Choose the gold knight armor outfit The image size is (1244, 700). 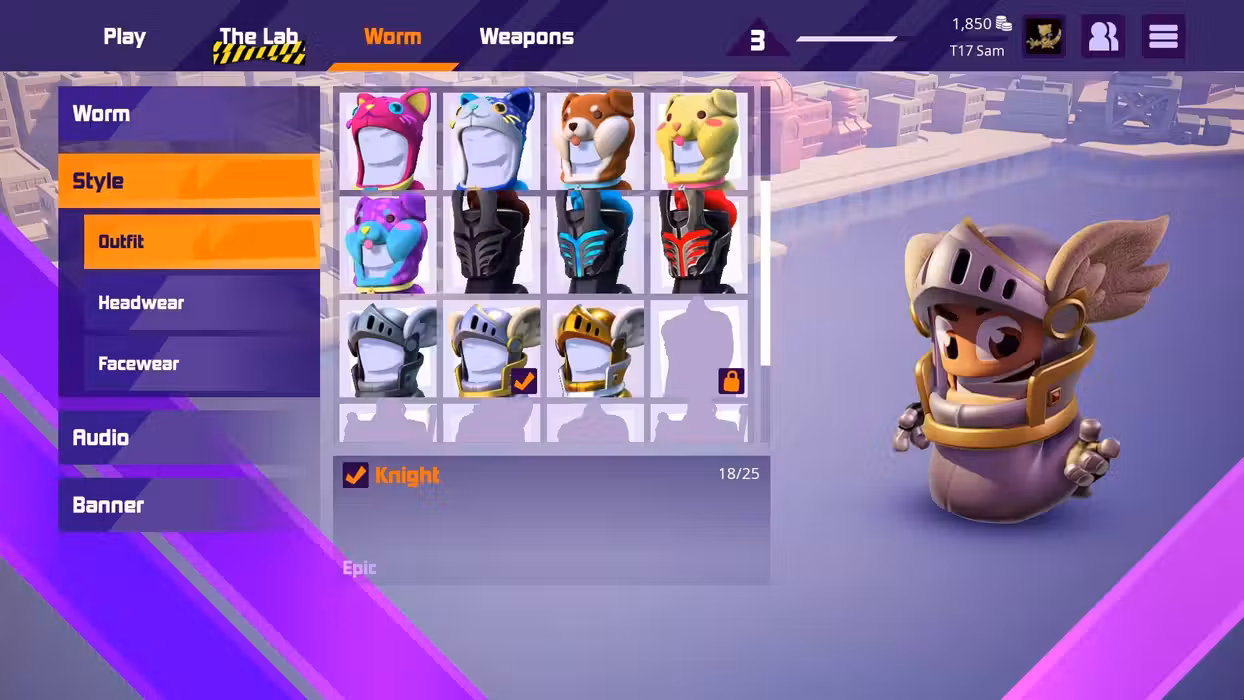point(595,349)
